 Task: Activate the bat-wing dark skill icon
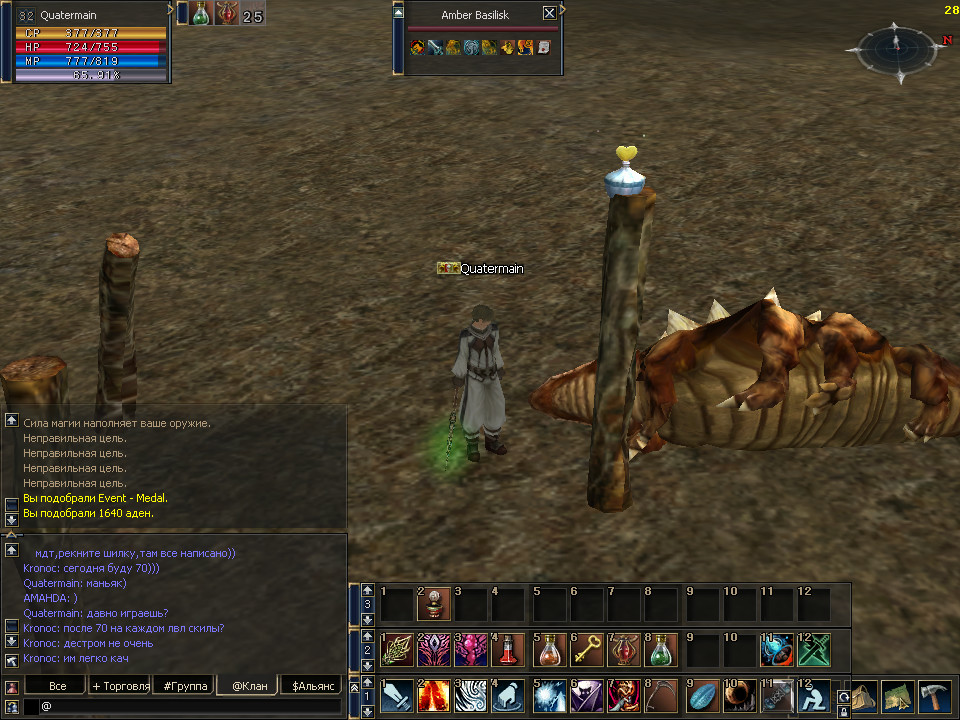(434, 650)
